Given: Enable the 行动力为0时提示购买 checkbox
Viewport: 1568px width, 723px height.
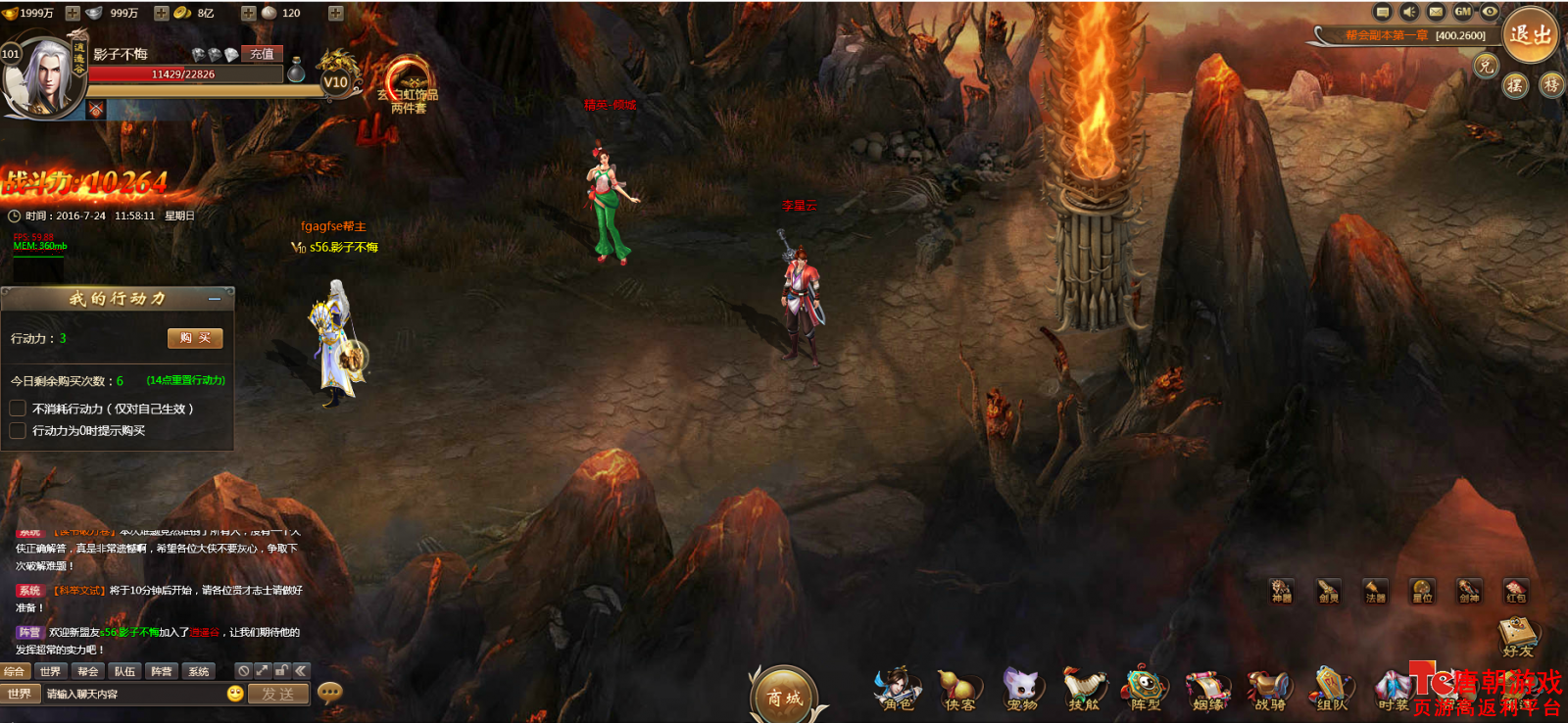Looking at the screenshot, I should pos(18,431).
